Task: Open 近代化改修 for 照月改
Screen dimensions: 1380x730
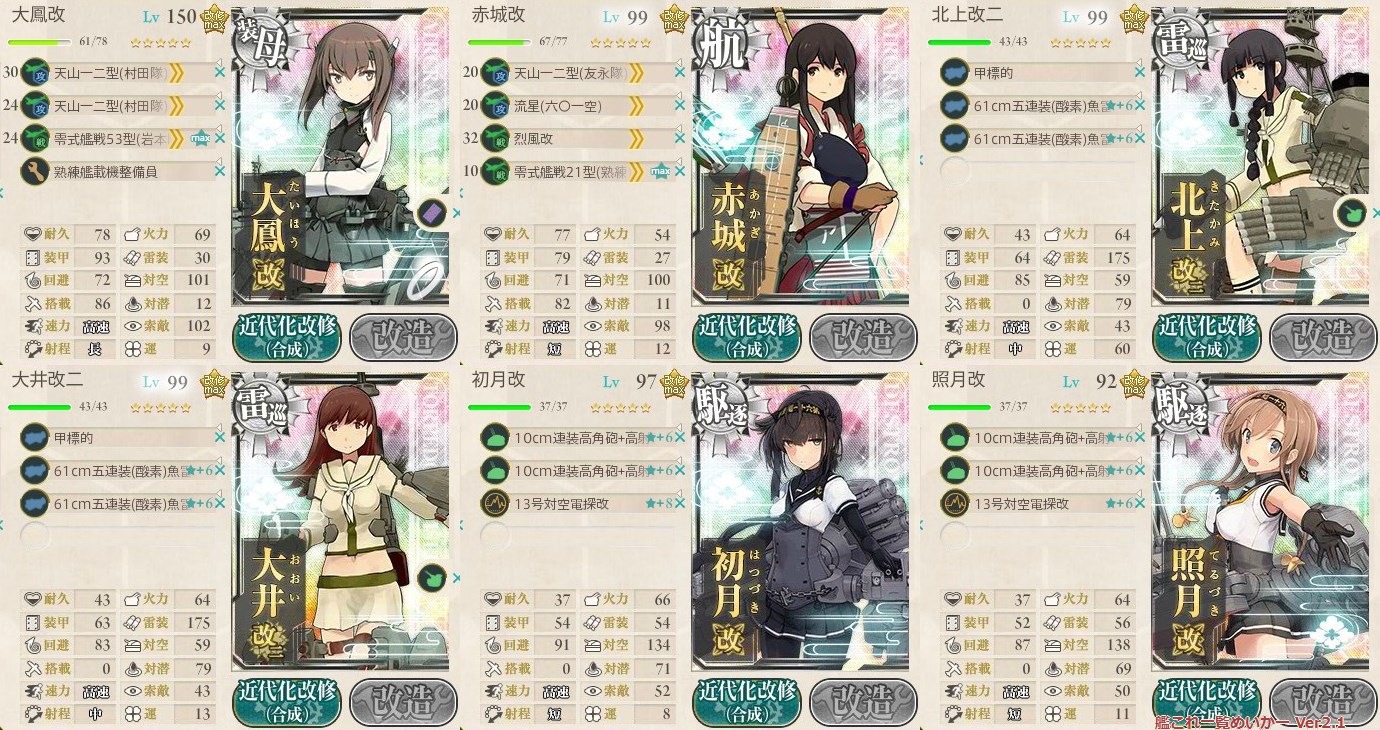Action: [x=1206, y=703]
